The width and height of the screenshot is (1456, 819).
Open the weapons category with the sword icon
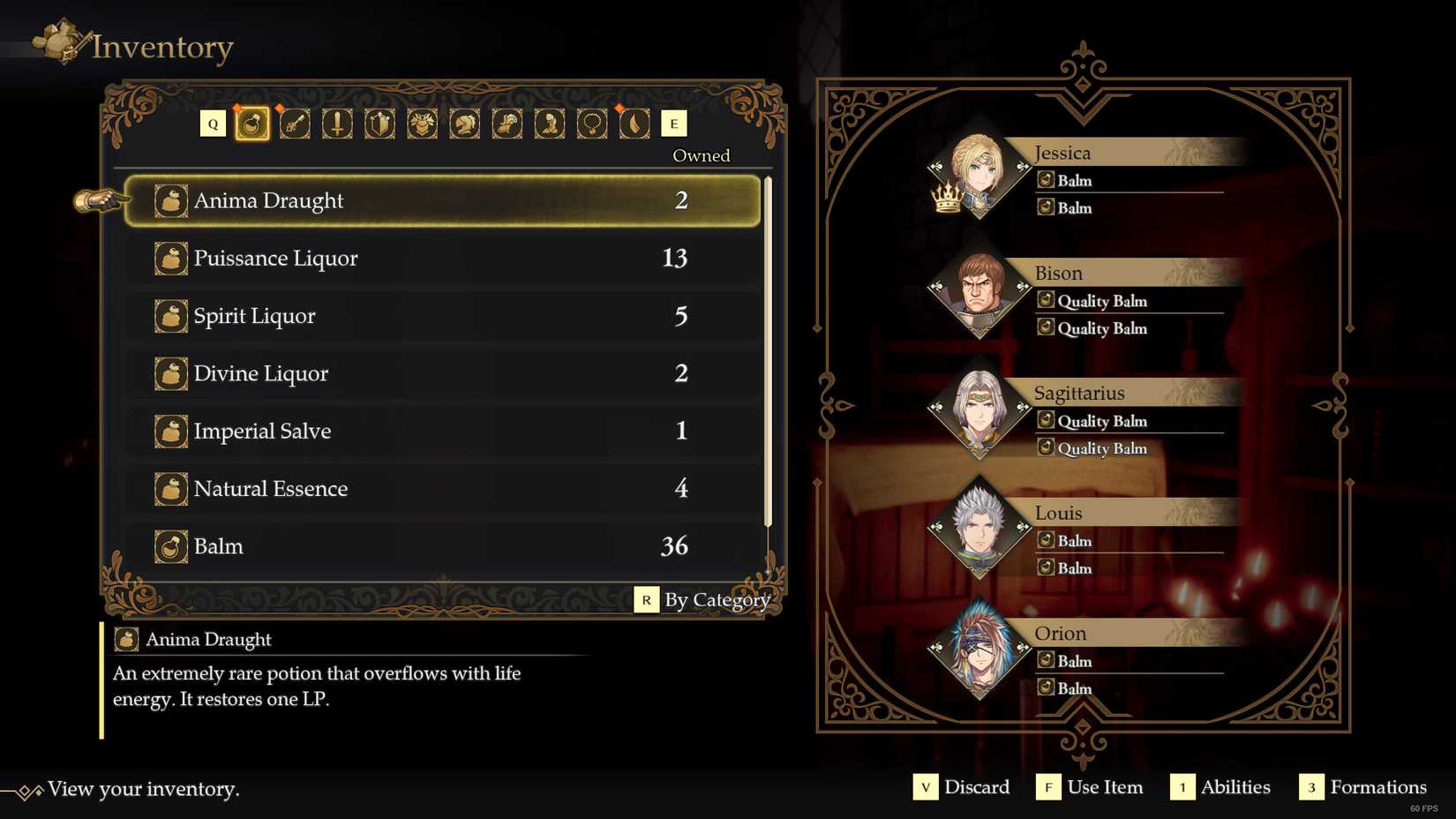click(x=336, y=124)
